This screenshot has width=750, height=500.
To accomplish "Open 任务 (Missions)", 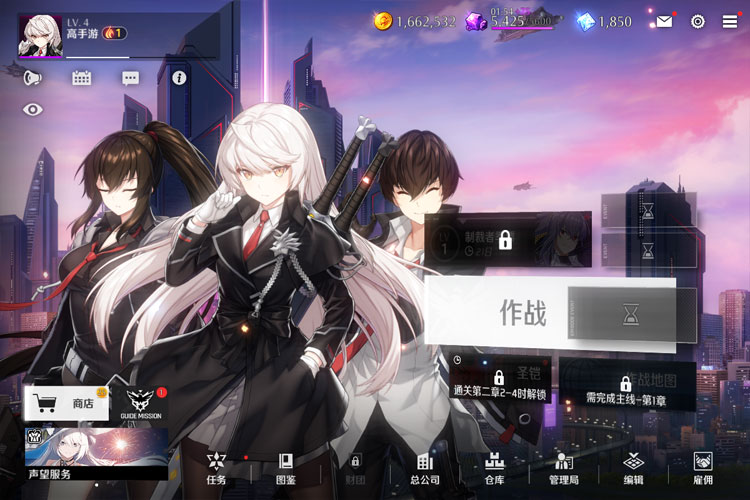I will coord(216,467).
